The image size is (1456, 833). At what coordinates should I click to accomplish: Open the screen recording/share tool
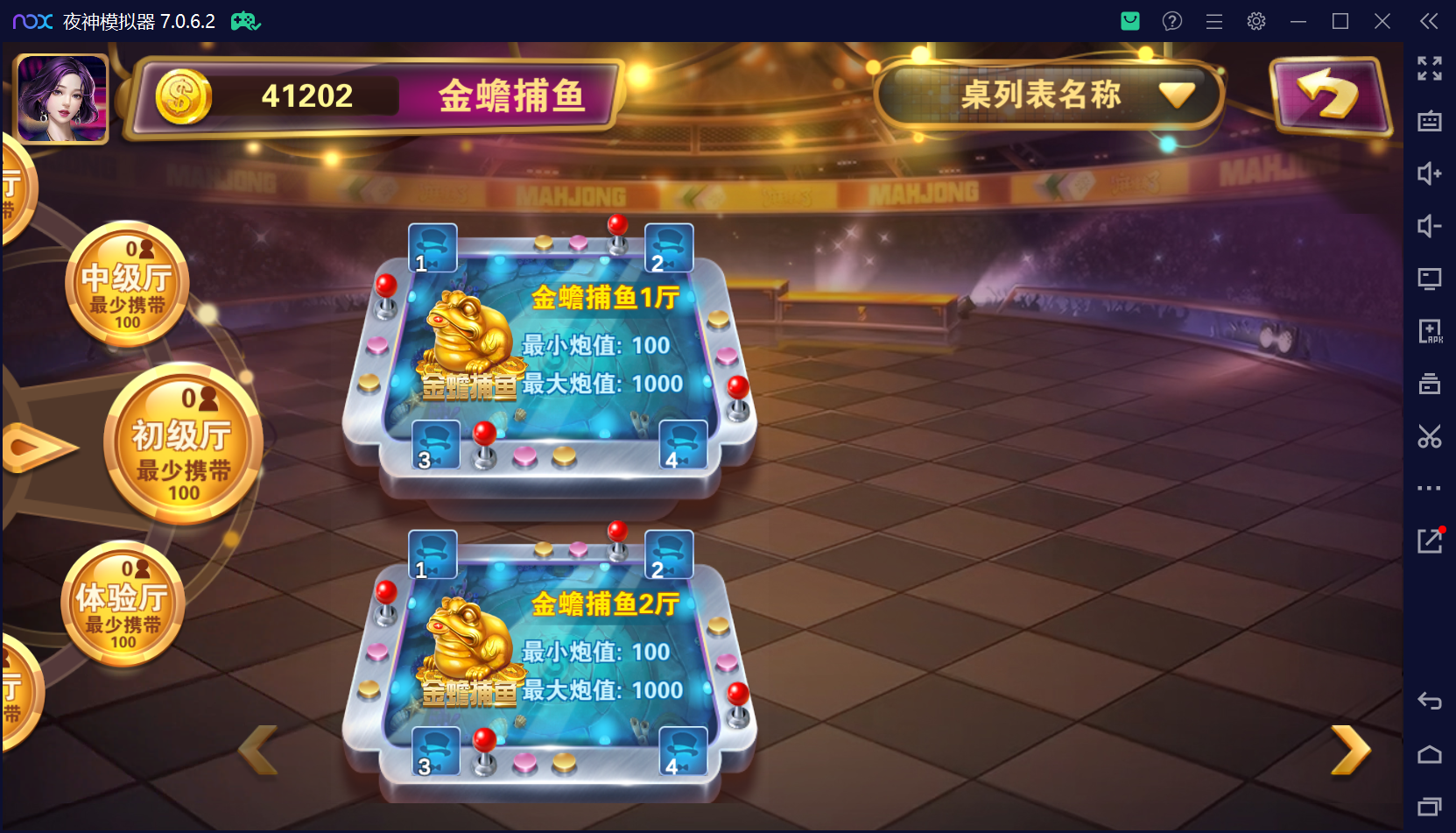pos(1430,540)
